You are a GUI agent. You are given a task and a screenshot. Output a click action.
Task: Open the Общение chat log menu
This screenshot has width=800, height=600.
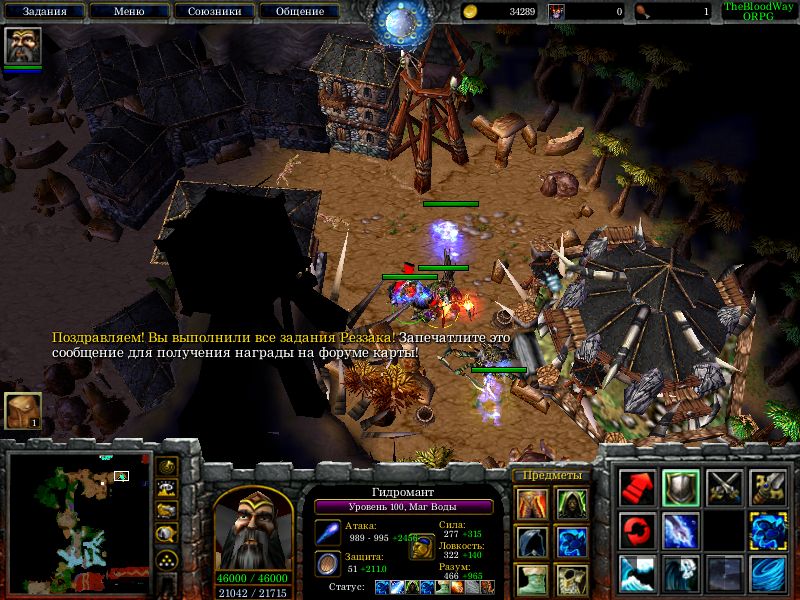point(299,11)
